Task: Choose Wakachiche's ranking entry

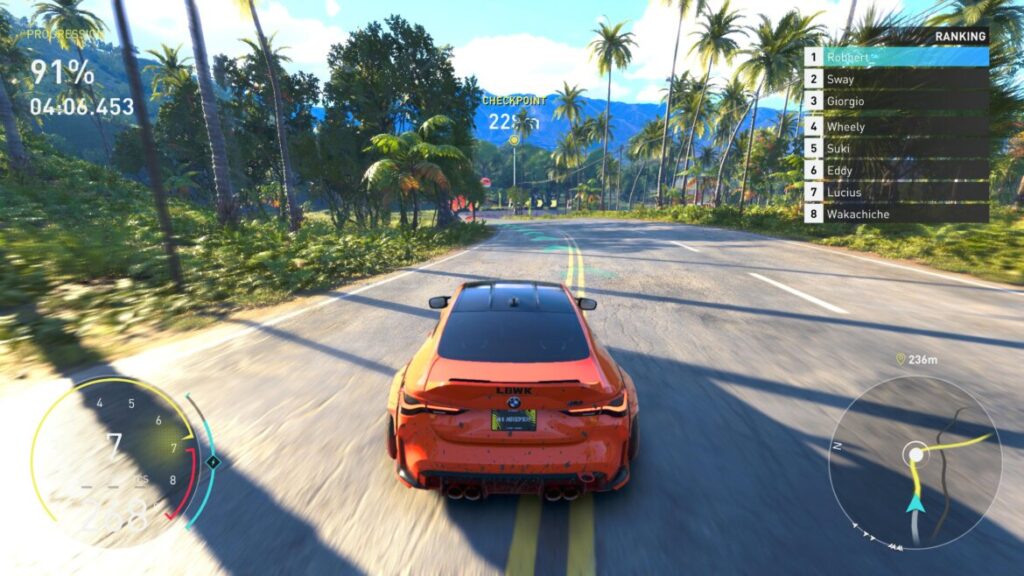Action: [896, 214]
